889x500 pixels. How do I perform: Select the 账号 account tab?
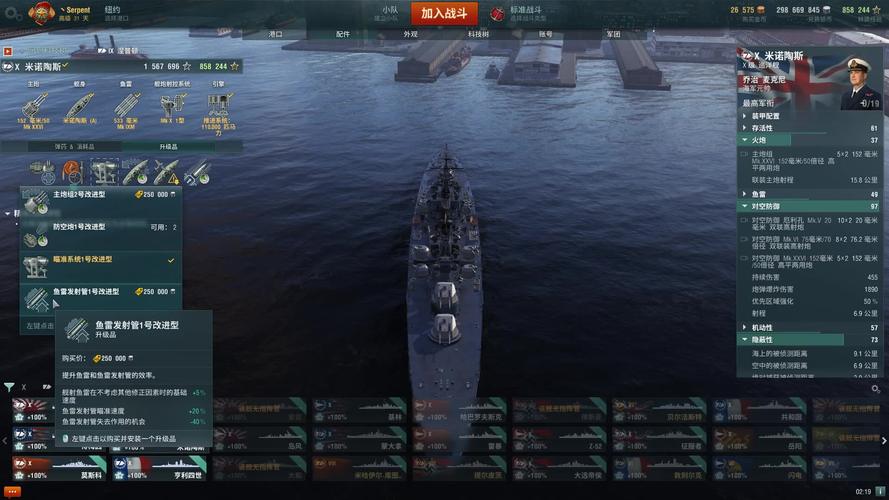click(545, 34)
